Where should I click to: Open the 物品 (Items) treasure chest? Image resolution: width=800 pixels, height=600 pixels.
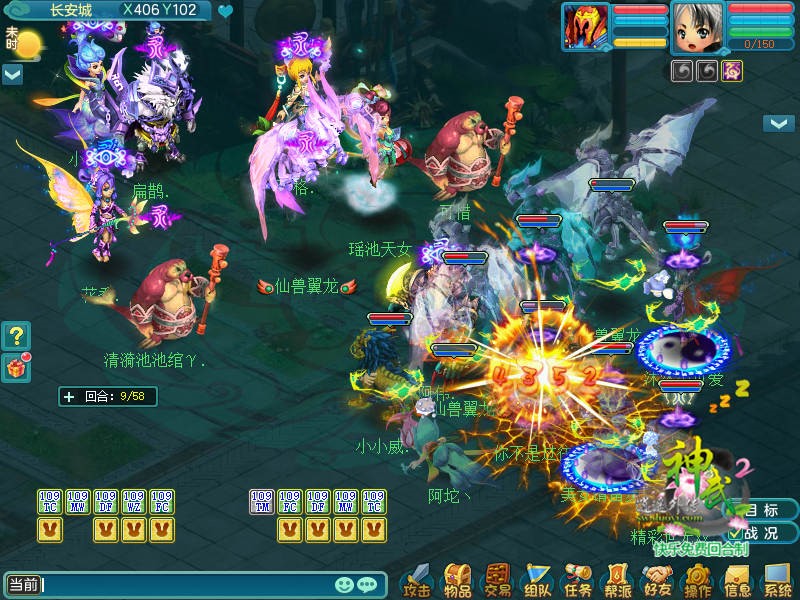click(458, 578)
